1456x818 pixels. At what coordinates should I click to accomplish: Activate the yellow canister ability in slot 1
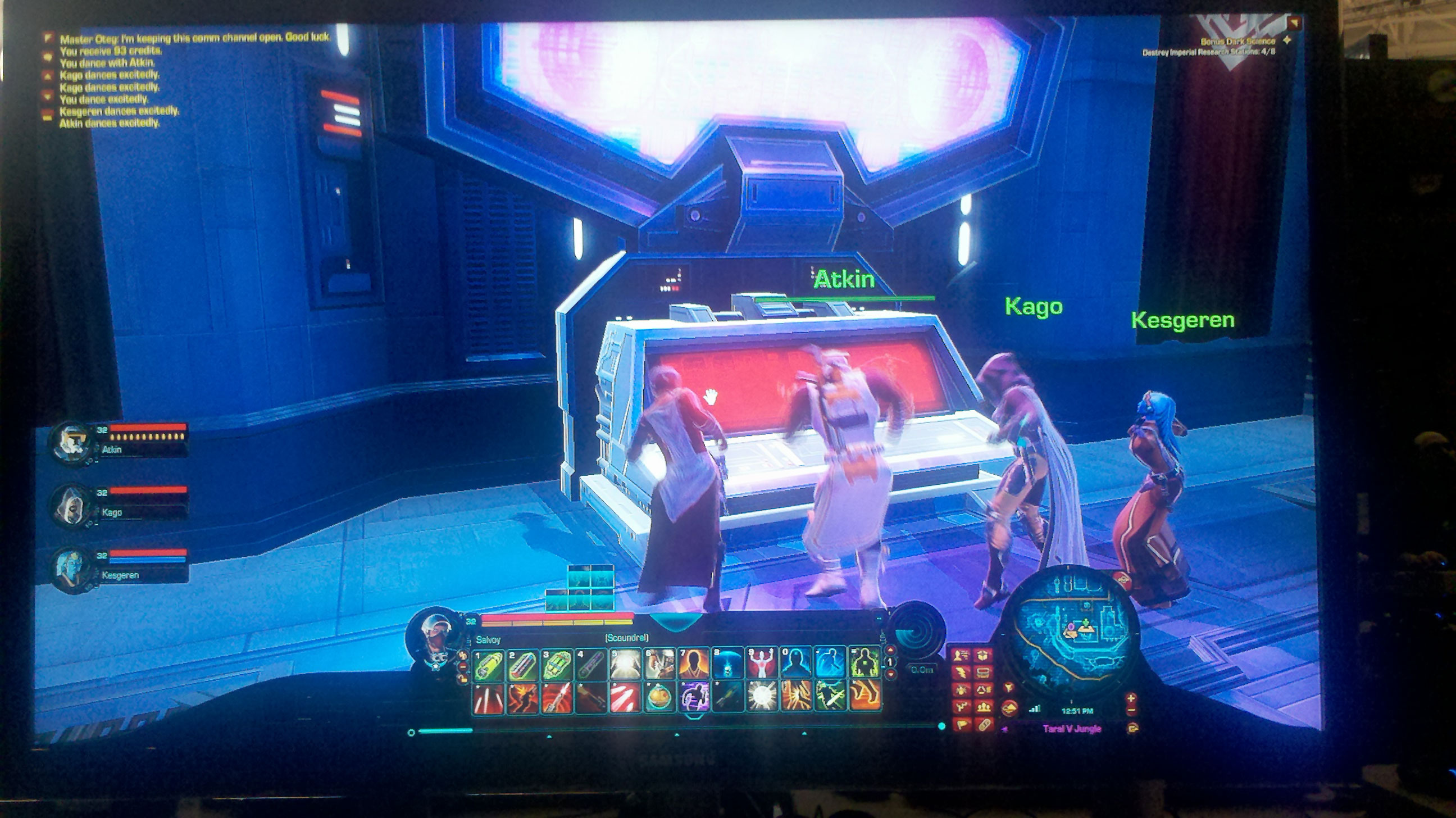click(x=488, y=664)
